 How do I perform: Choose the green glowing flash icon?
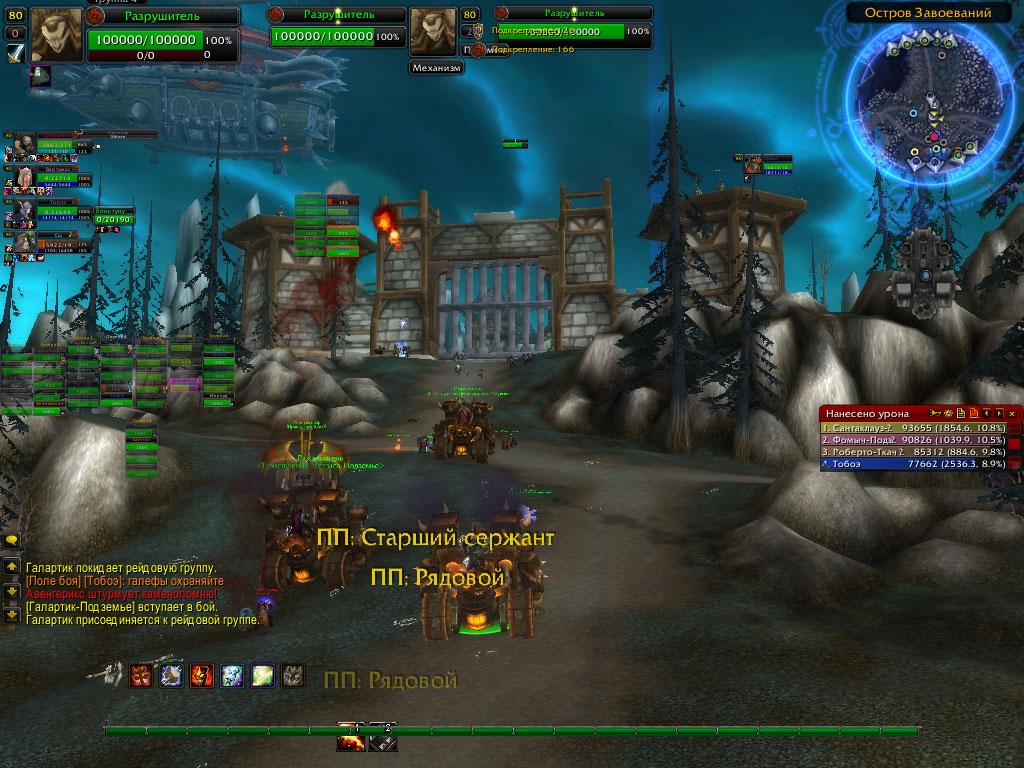(263, 676)
